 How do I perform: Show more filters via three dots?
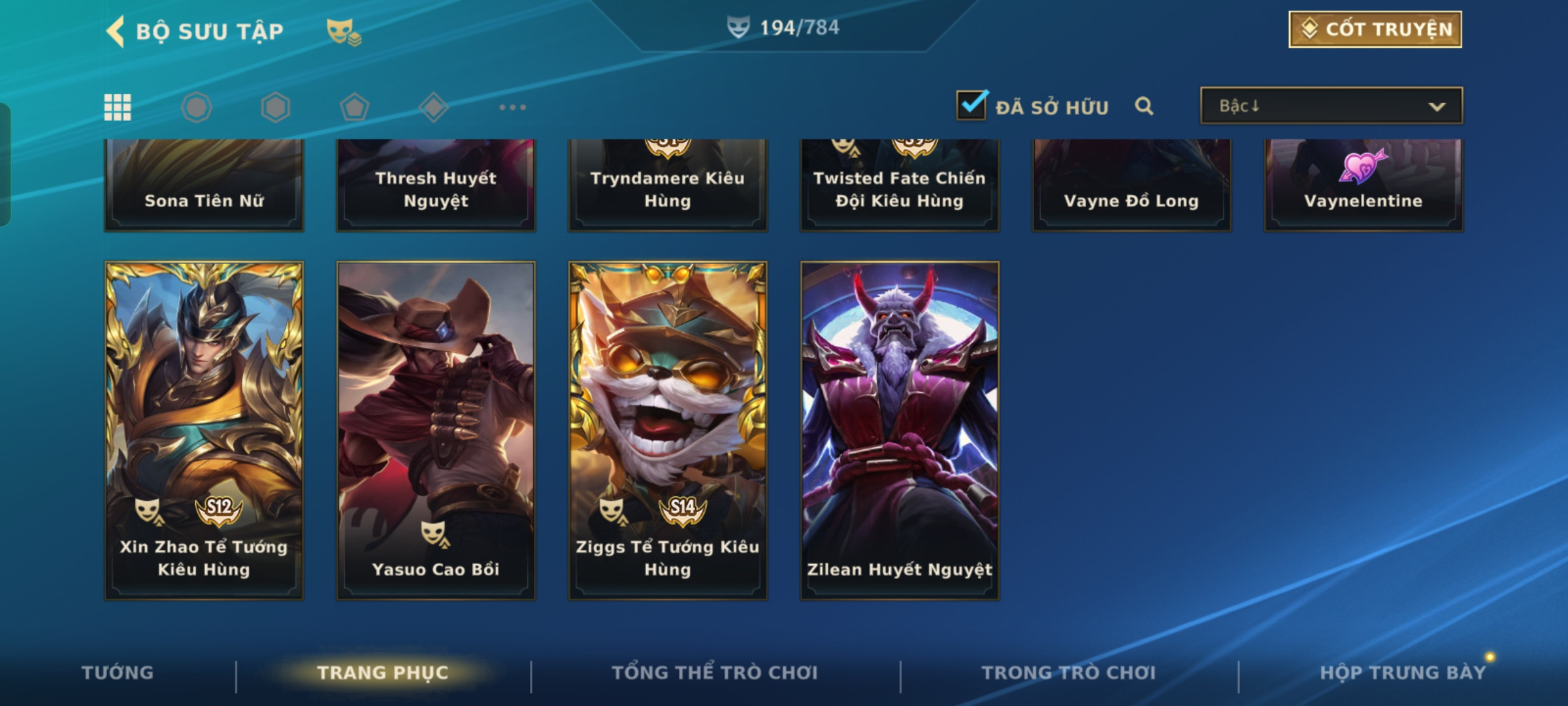tap(512, 107)
